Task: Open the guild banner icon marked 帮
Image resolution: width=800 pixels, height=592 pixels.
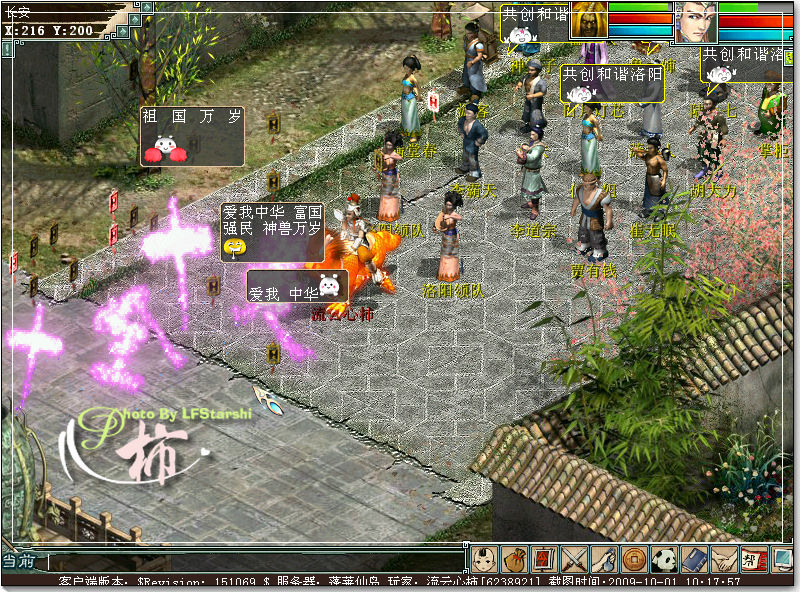Action: [x=751, y=559]
